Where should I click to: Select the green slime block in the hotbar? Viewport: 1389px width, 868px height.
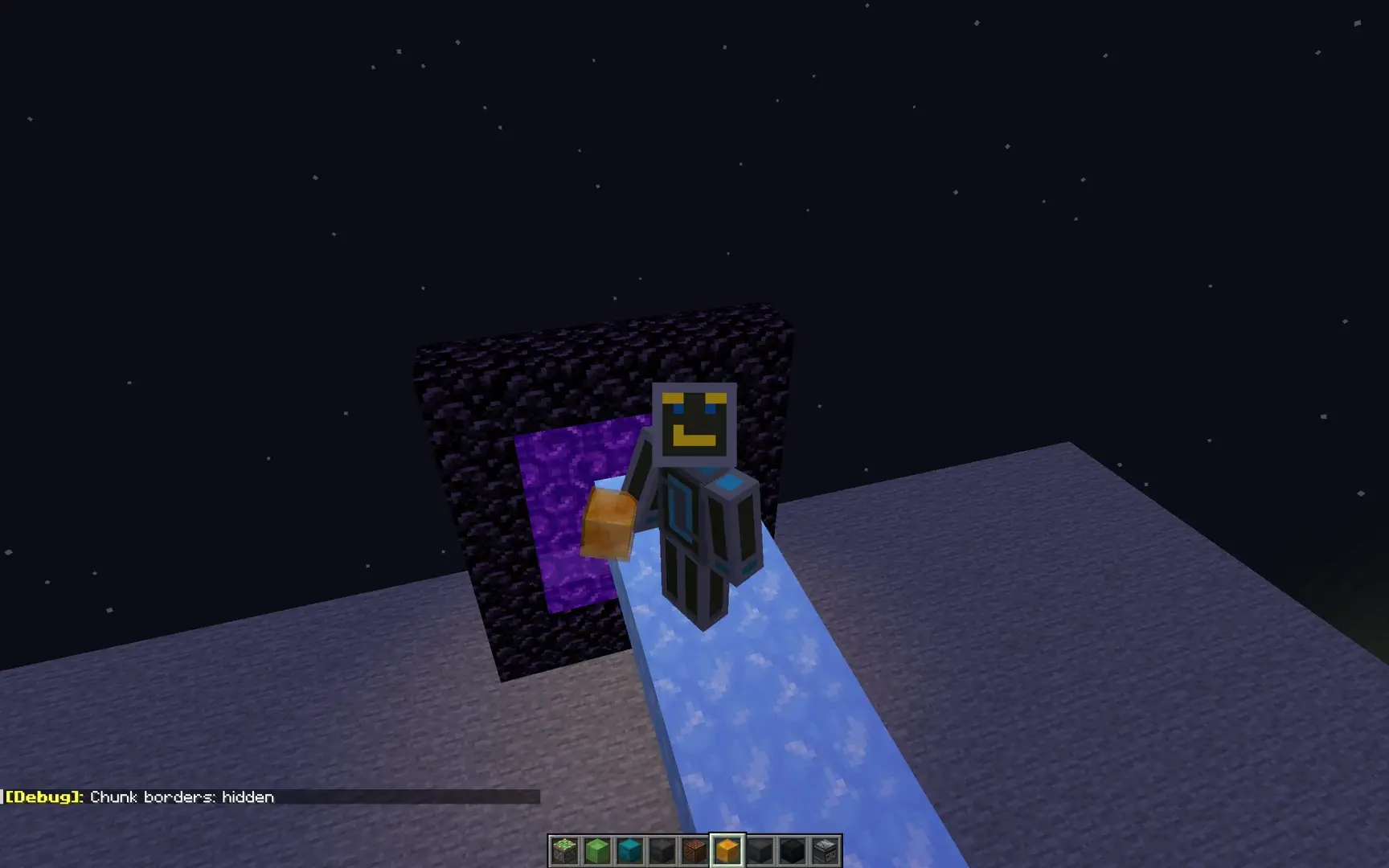coord(596,850)
